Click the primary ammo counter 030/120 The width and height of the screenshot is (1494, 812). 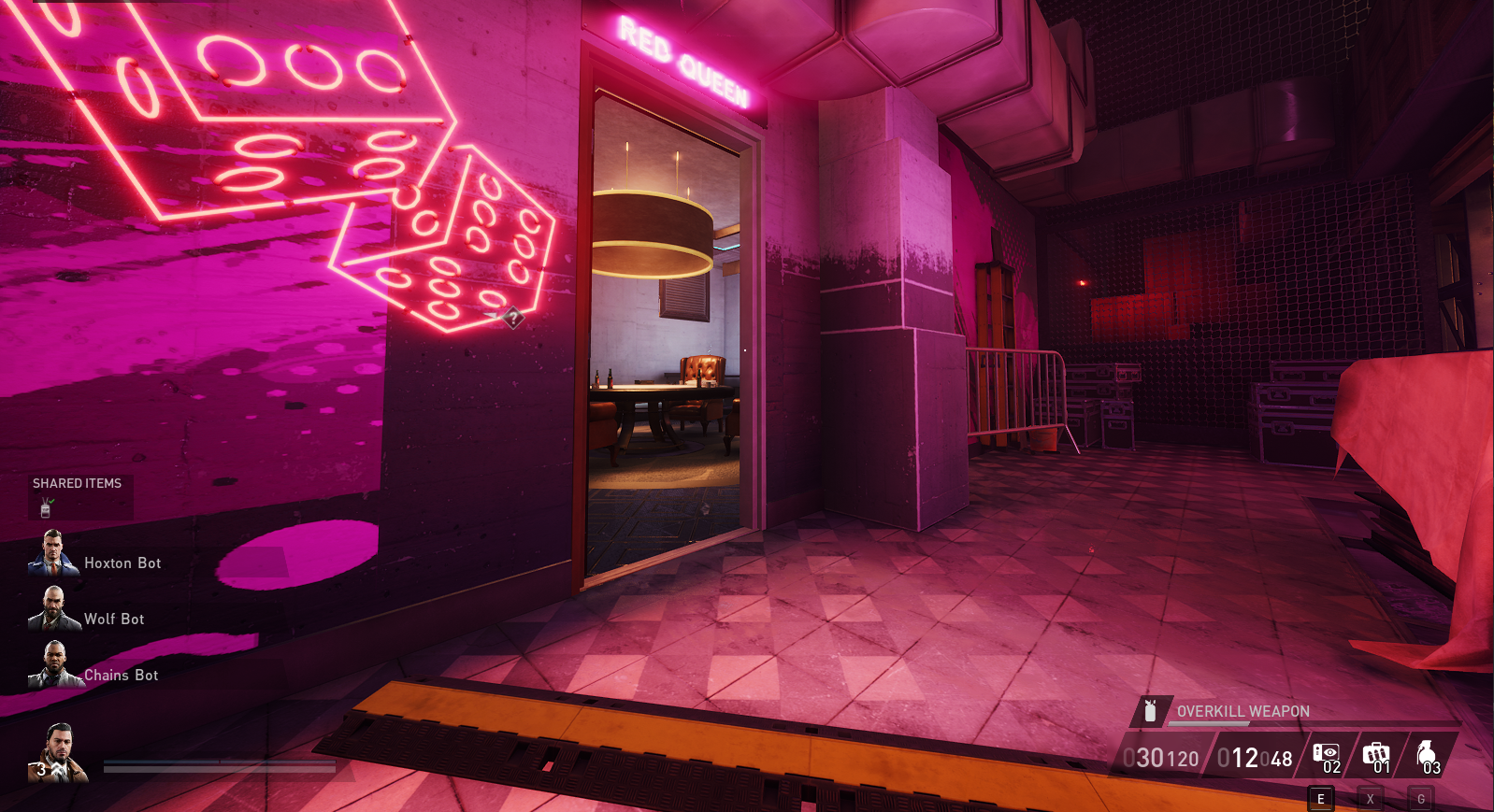coord(1160,756)
